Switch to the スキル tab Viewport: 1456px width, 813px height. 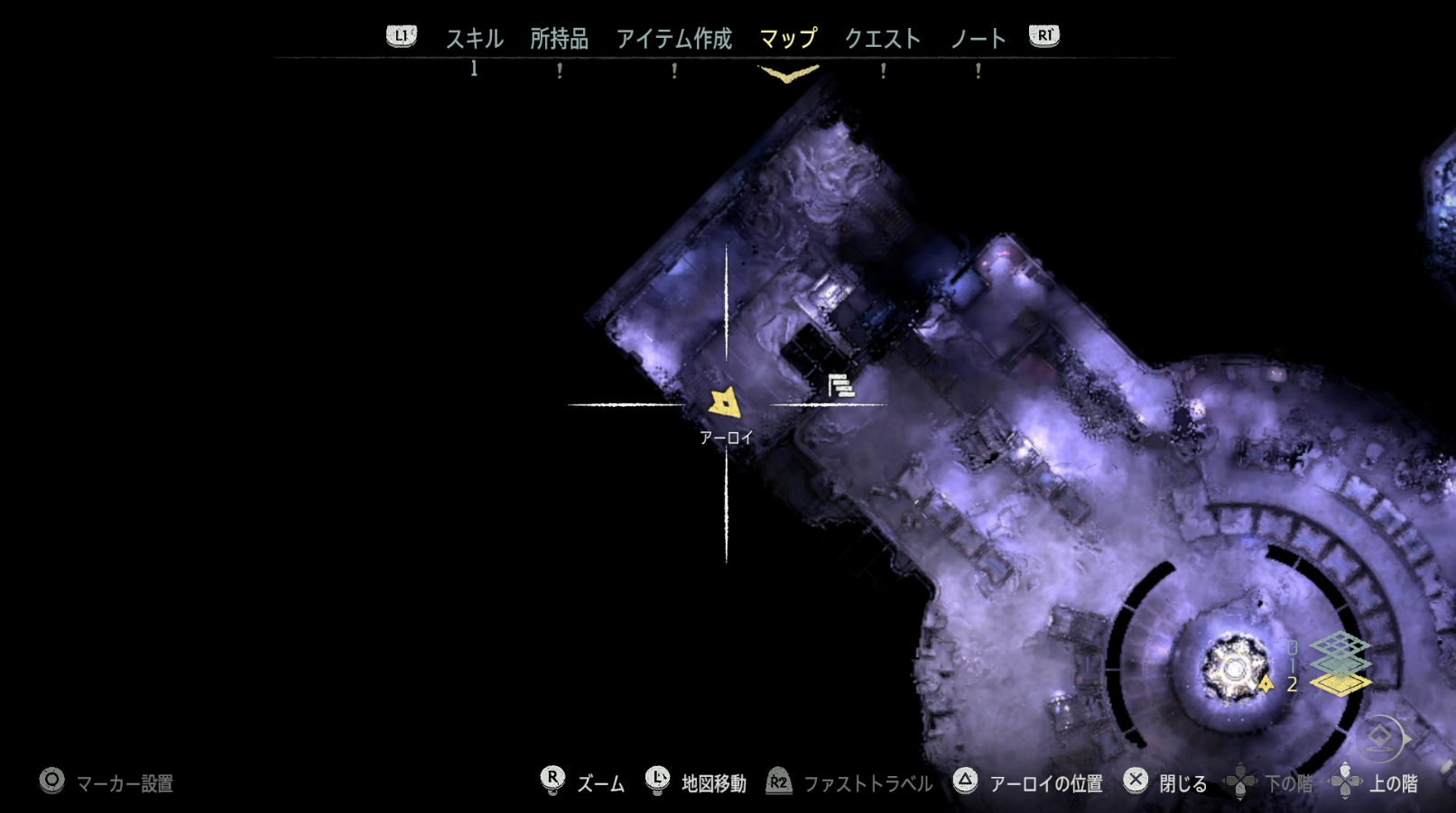pyautogui.click(x=474, y=39)
